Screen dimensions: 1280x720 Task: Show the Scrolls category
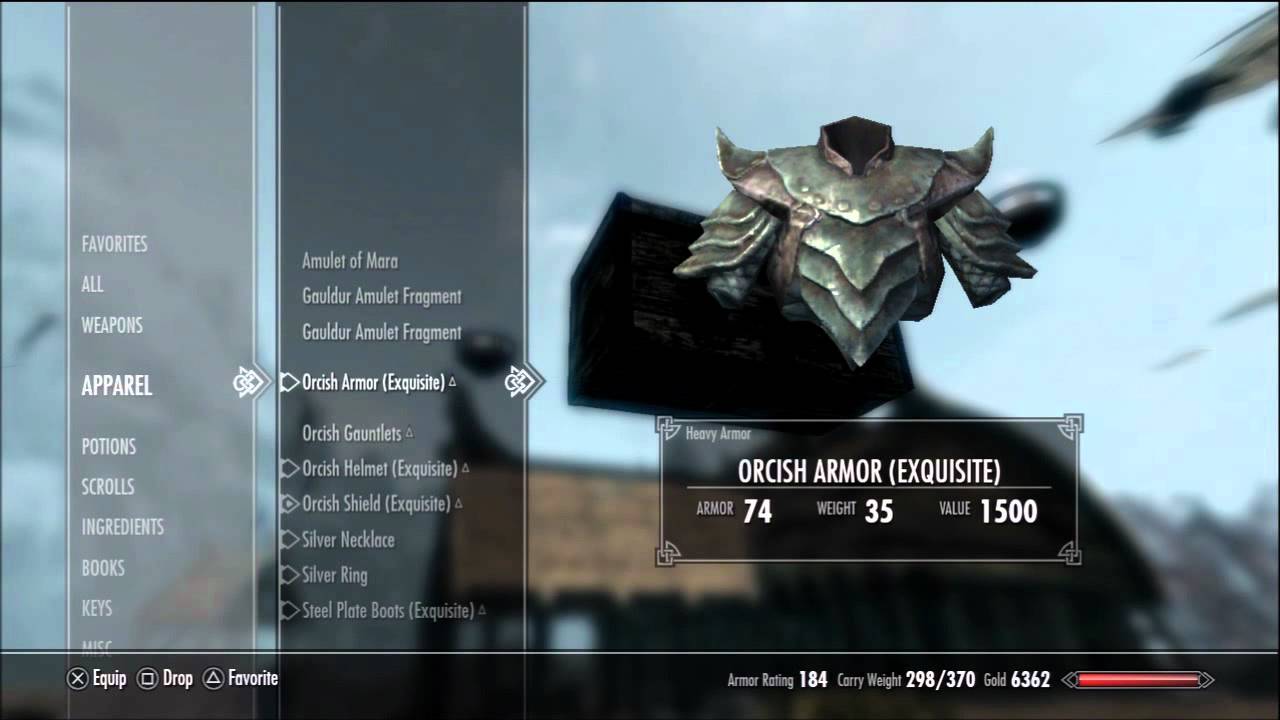point(108,487)
